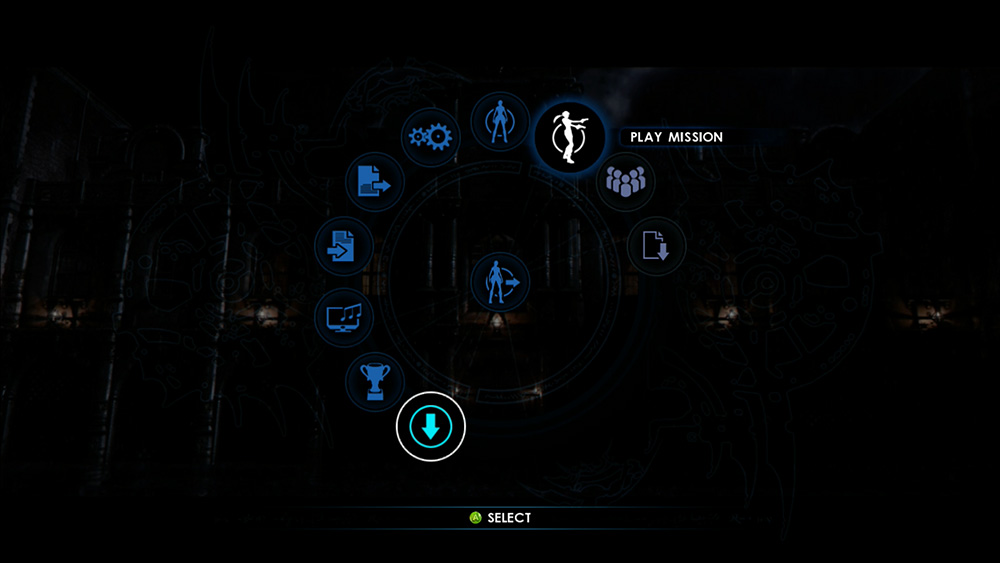Click the center character with arrow icon
1000x563 pixels.
point(500,282)
